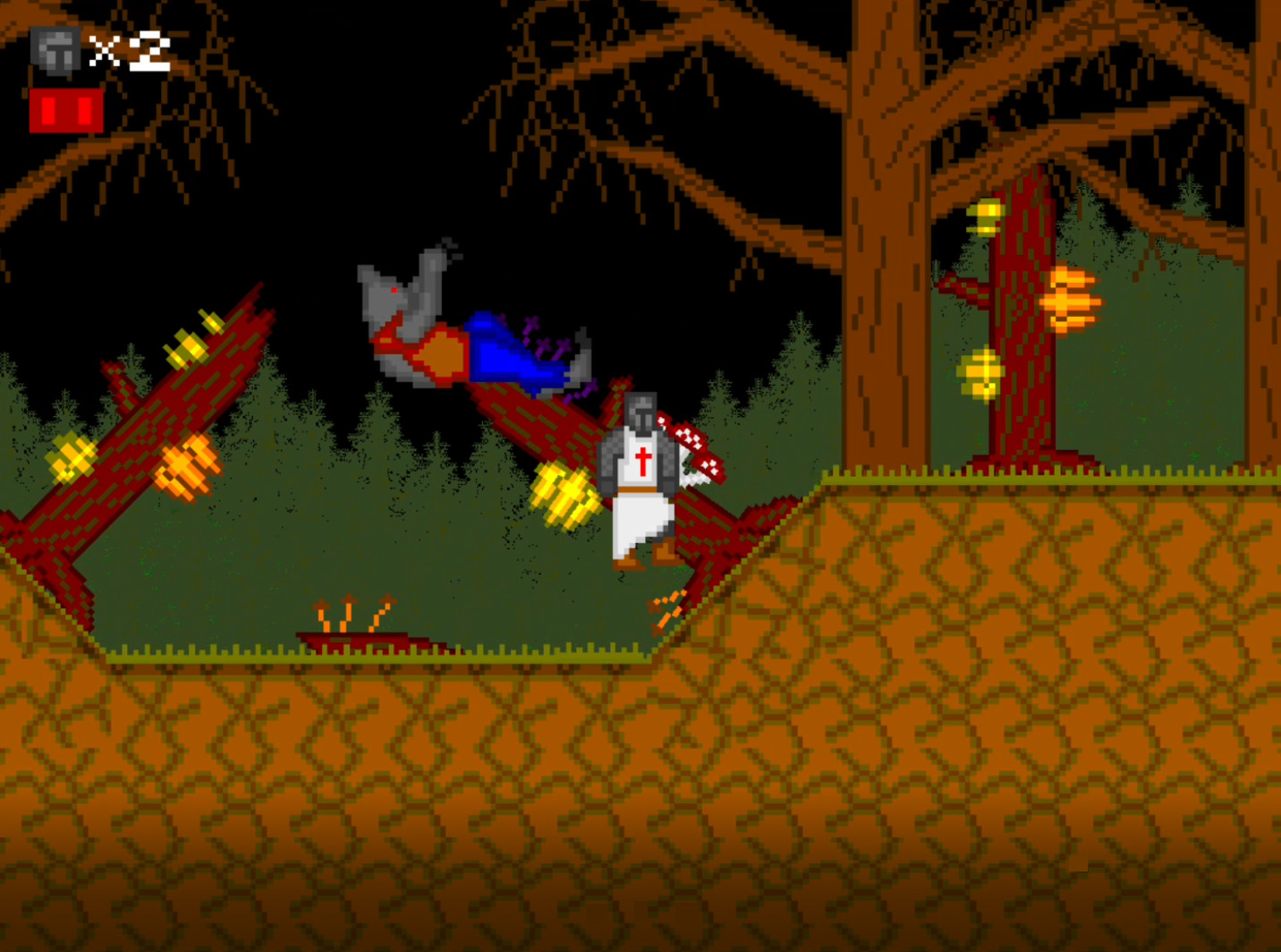Click the dragon's blue folded wing
The height and width of the screenshot is (952, 1281).
pyautogui.click(x=505, y=353)
